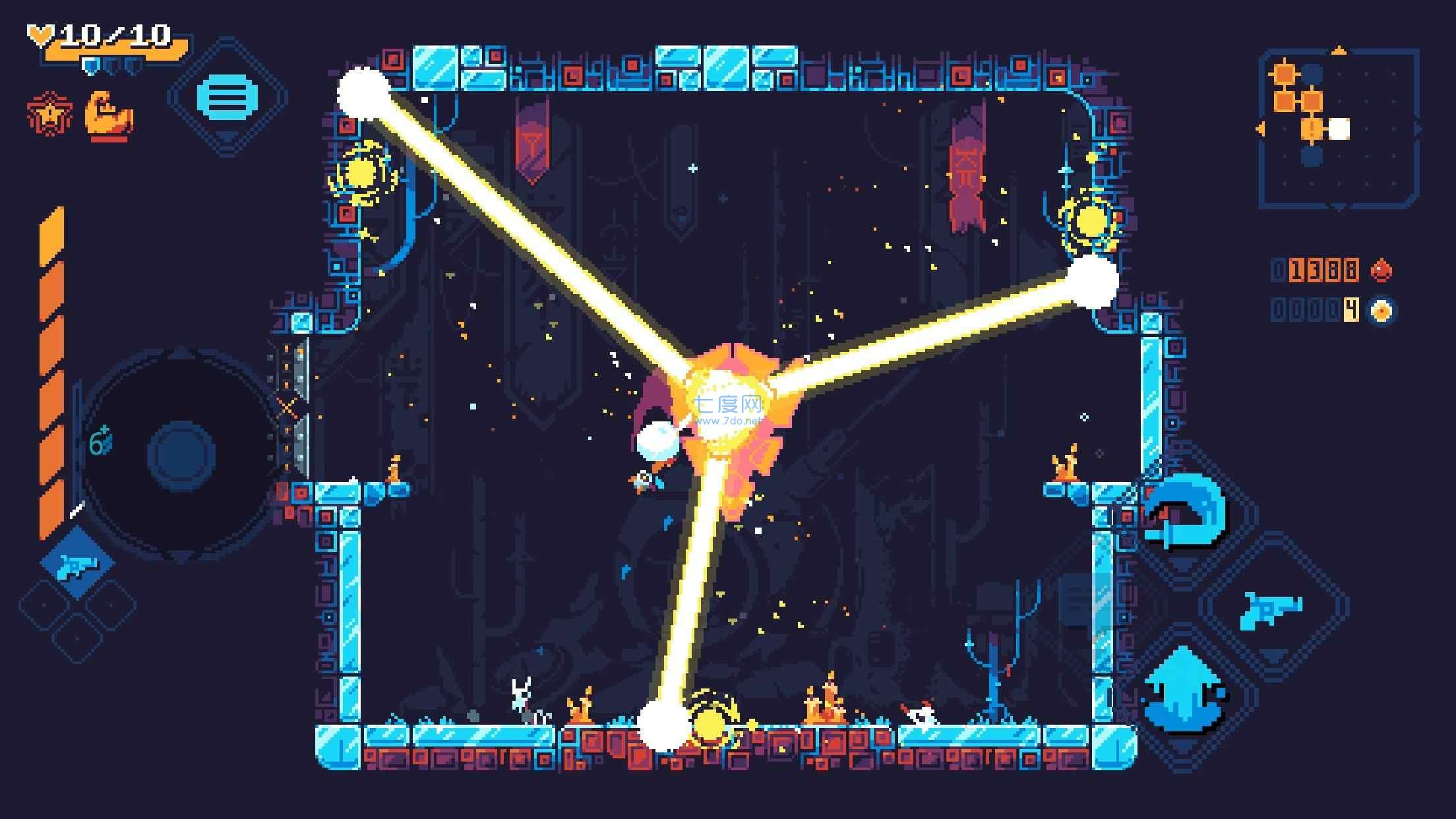Tap the flexing arm buff icon
Screen dimensions: 1456x819
coord(109,117)
